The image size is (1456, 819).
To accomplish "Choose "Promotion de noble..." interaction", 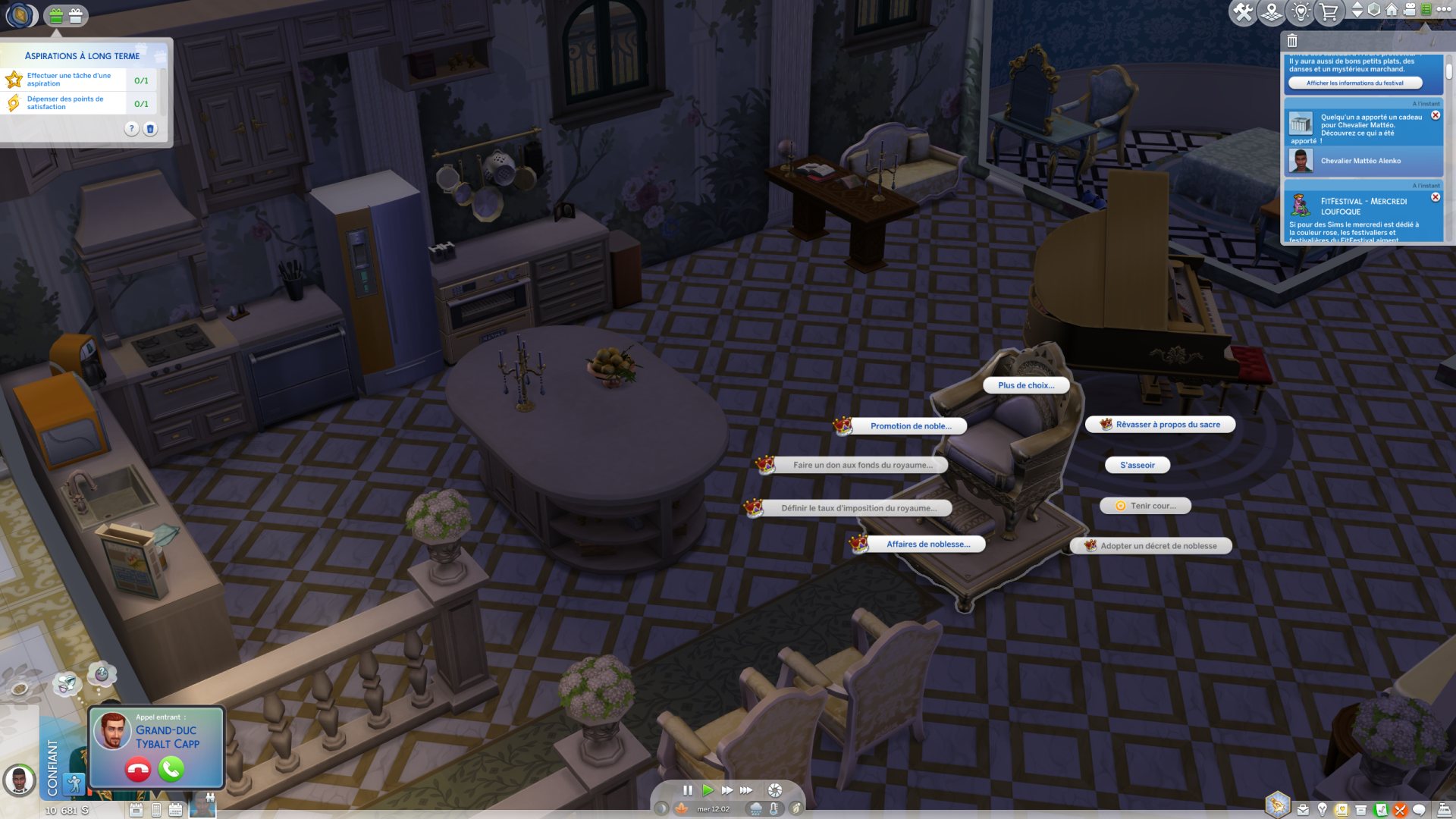I will click(x=910, y=426).
